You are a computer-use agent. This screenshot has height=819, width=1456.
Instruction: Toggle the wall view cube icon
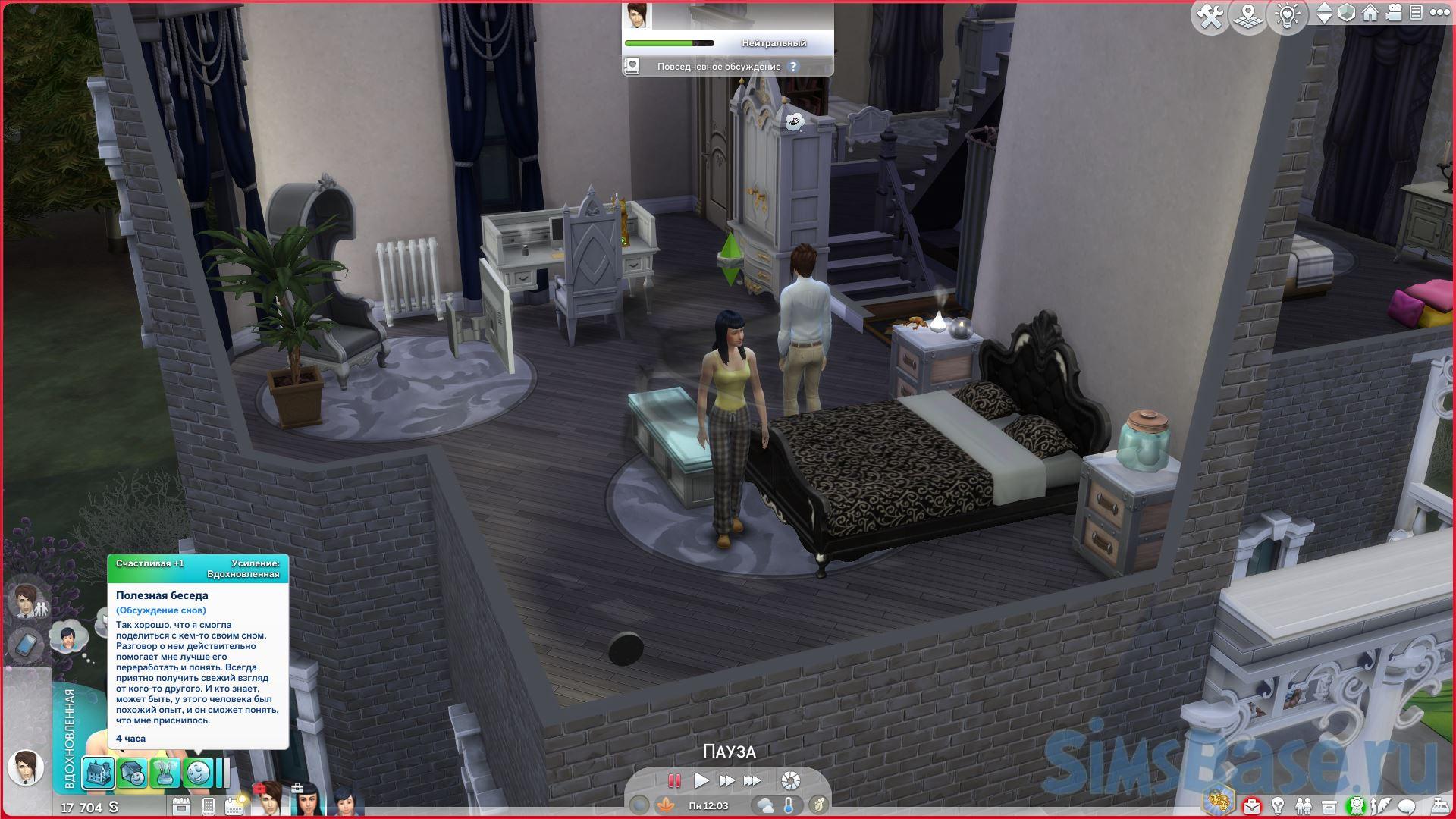tap(1347, 13)
